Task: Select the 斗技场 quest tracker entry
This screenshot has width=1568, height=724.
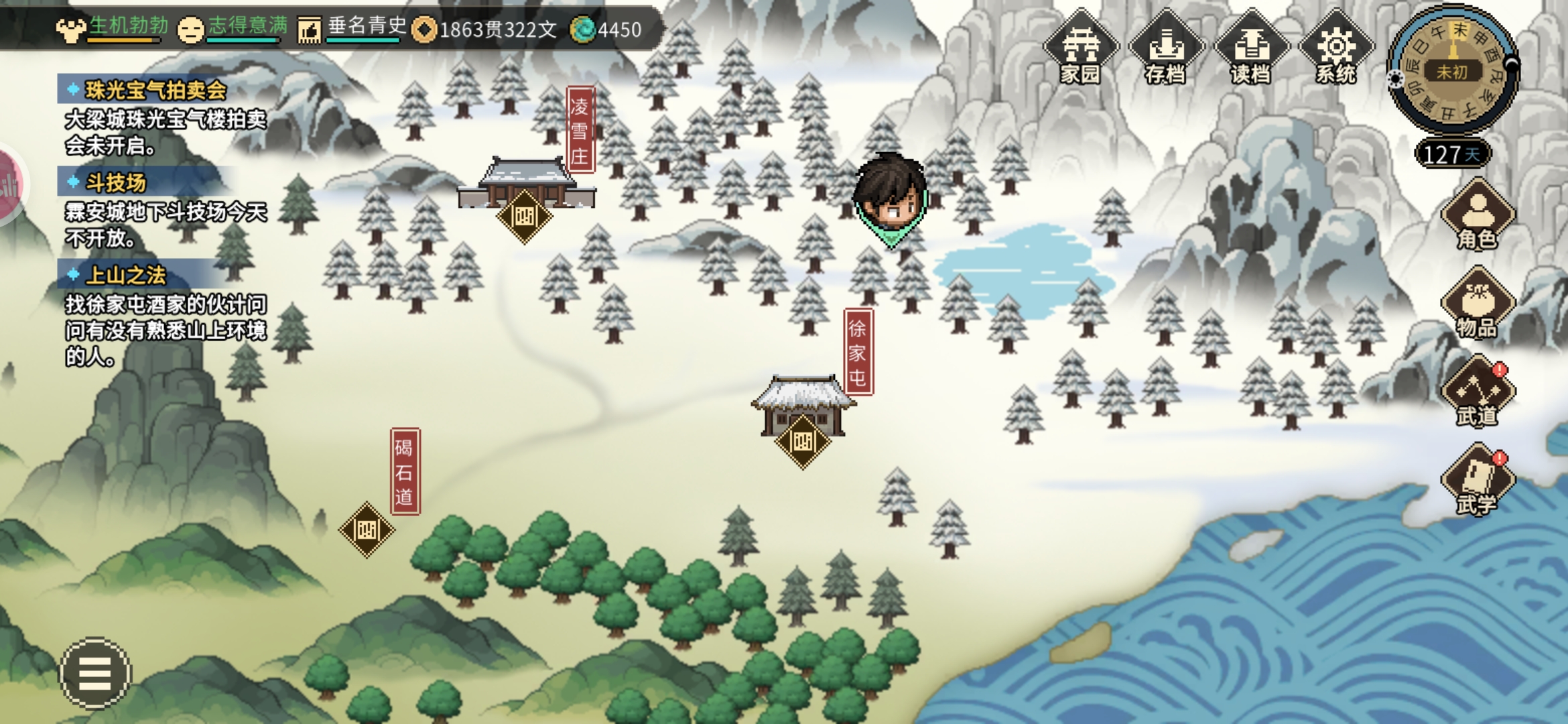Action: [x=115, y=182]
